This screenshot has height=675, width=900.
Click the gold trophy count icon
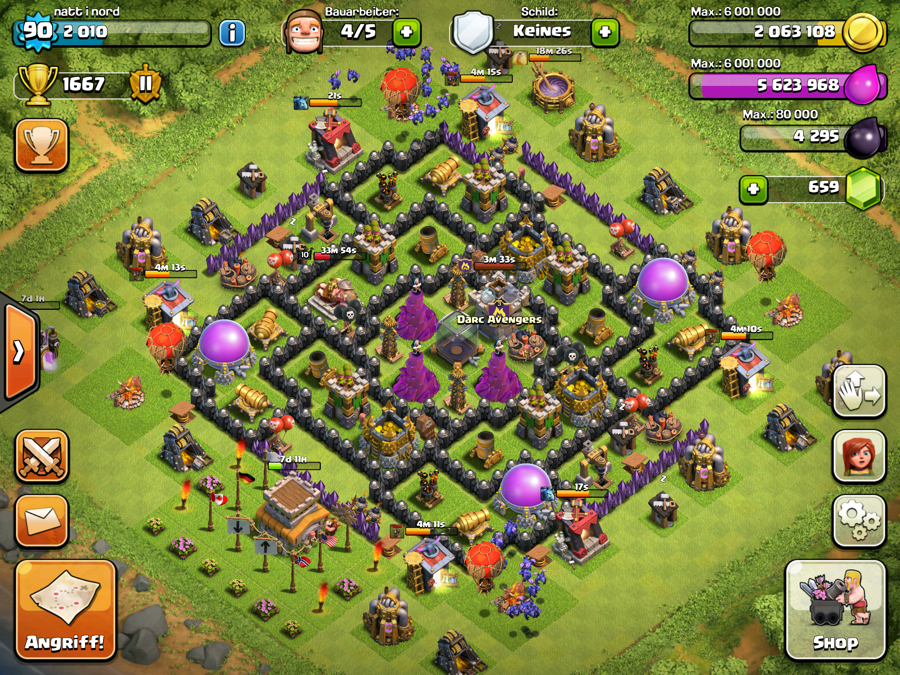[x=37, y=85]
